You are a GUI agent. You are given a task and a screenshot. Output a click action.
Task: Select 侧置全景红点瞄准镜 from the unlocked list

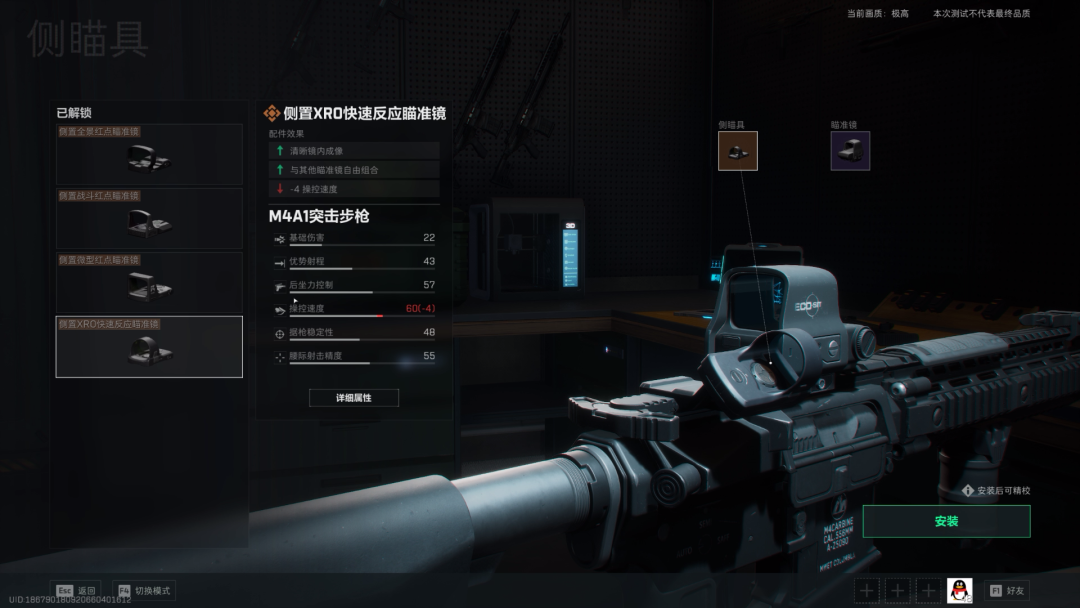(149, 155)
